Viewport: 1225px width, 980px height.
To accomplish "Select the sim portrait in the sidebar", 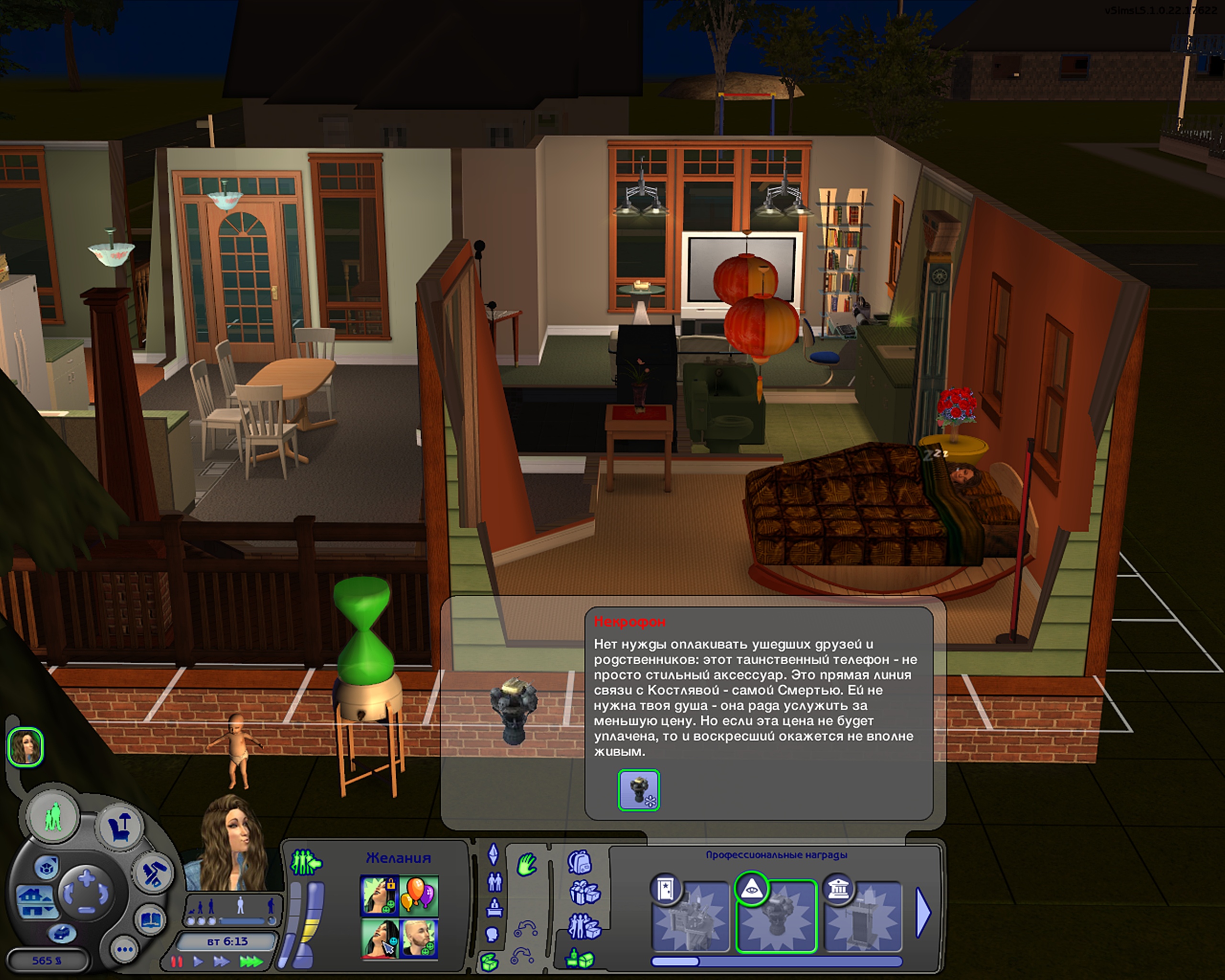I will (25, 746).
